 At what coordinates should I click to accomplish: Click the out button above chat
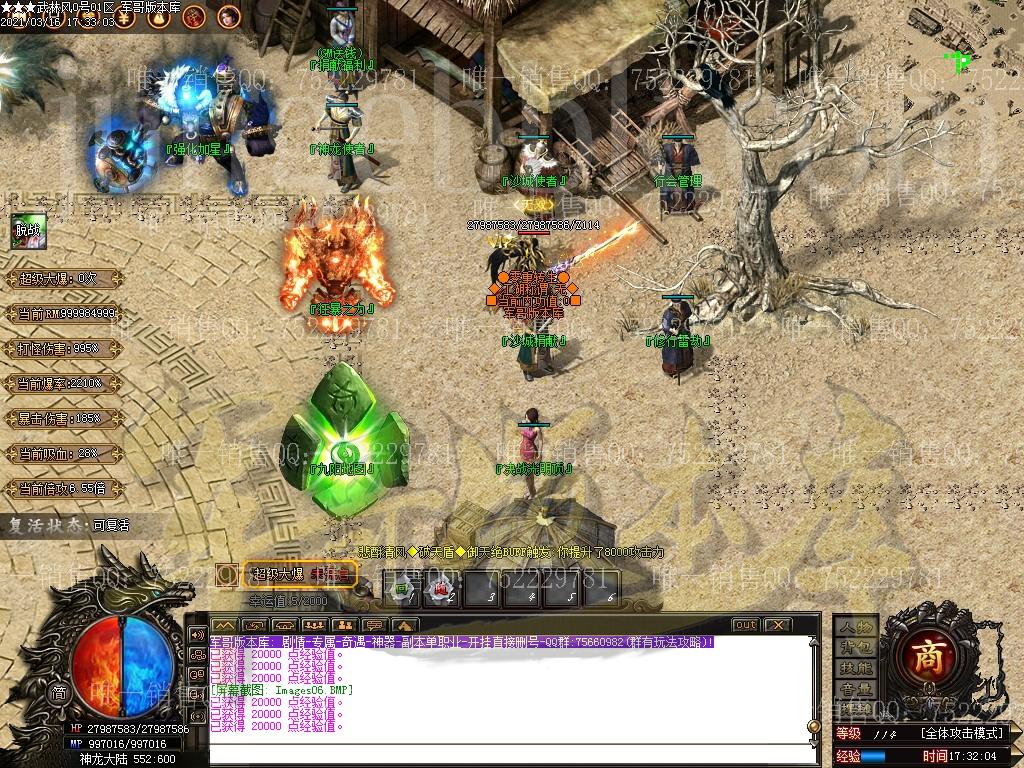pyautogui.click(x=745, y=625)
